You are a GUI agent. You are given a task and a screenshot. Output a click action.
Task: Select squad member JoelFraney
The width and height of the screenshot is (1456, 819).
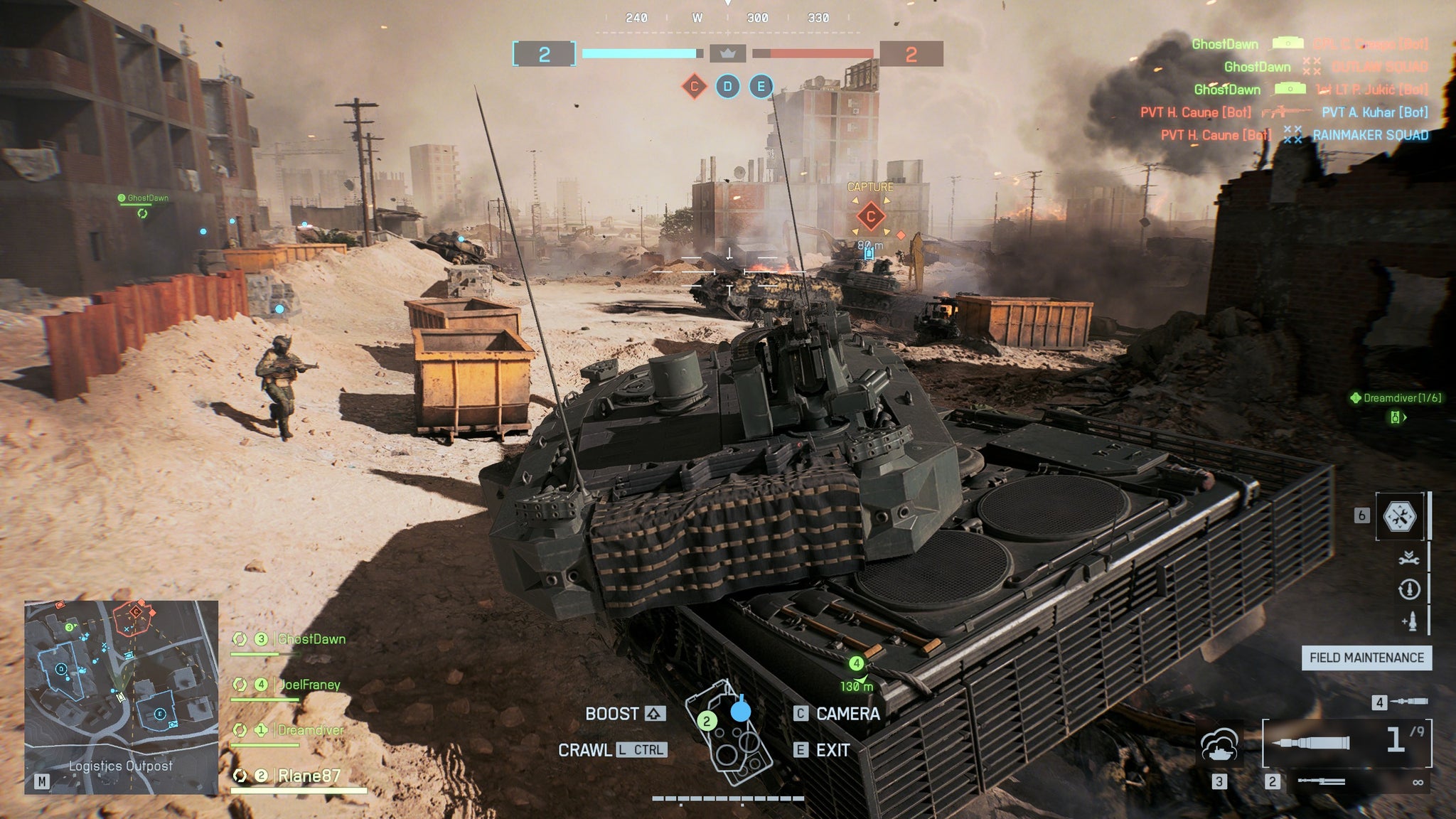tap(309, 685)
